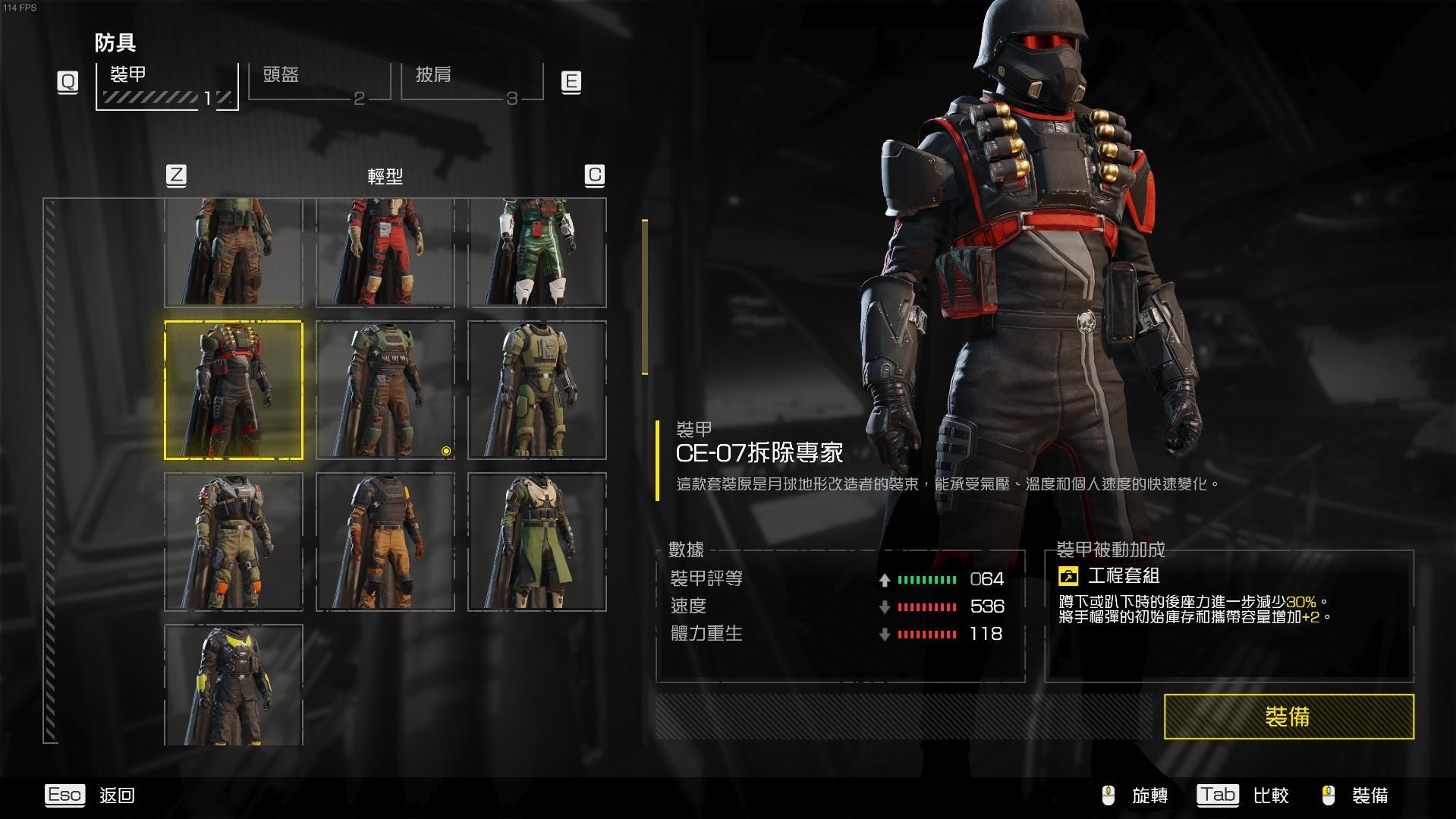Choose the bulky olive green plated armor
Screen dimensions: 1456x819
pos(537,390)
